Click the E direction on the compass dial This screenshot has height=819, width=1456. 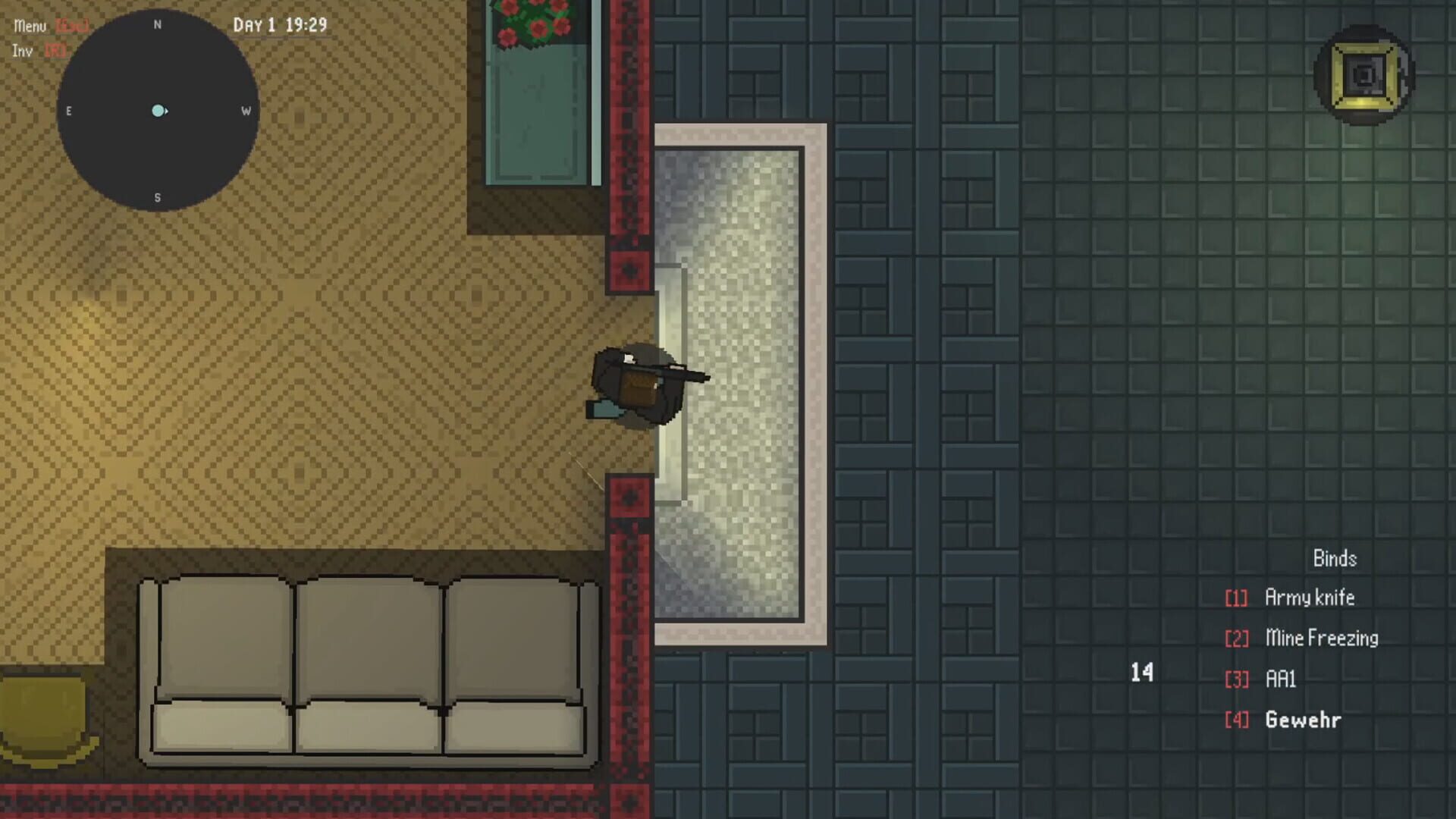pos(69,111)
